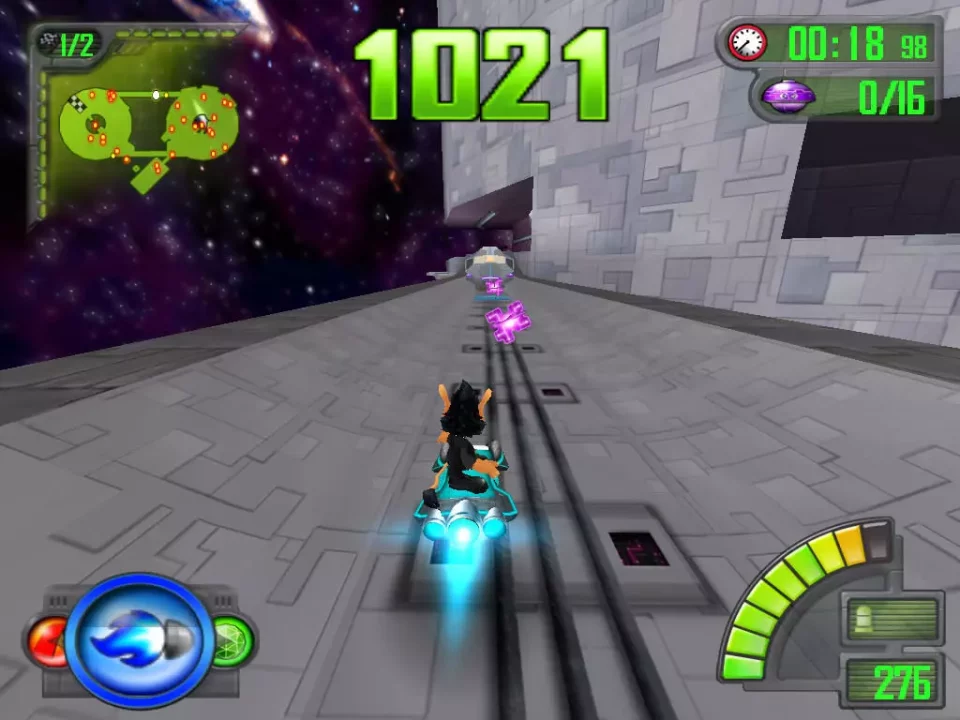The image size is (960, 720).
Task: Click the purple UFO collectible icon
Action: 788,97
